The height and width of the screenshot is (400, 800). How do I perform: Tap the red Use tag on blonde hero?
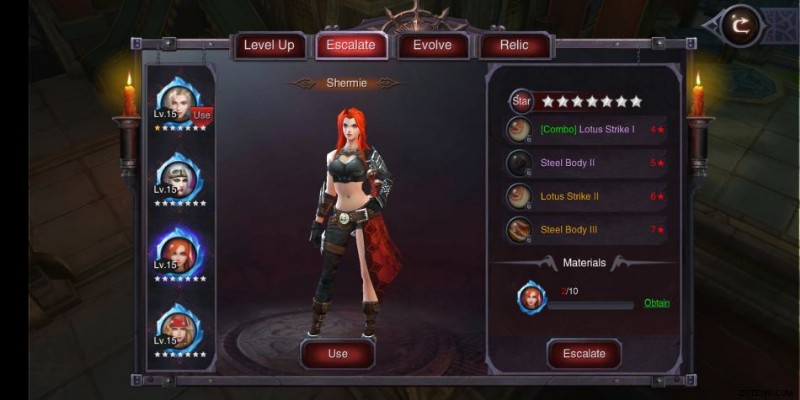(202, 115)
